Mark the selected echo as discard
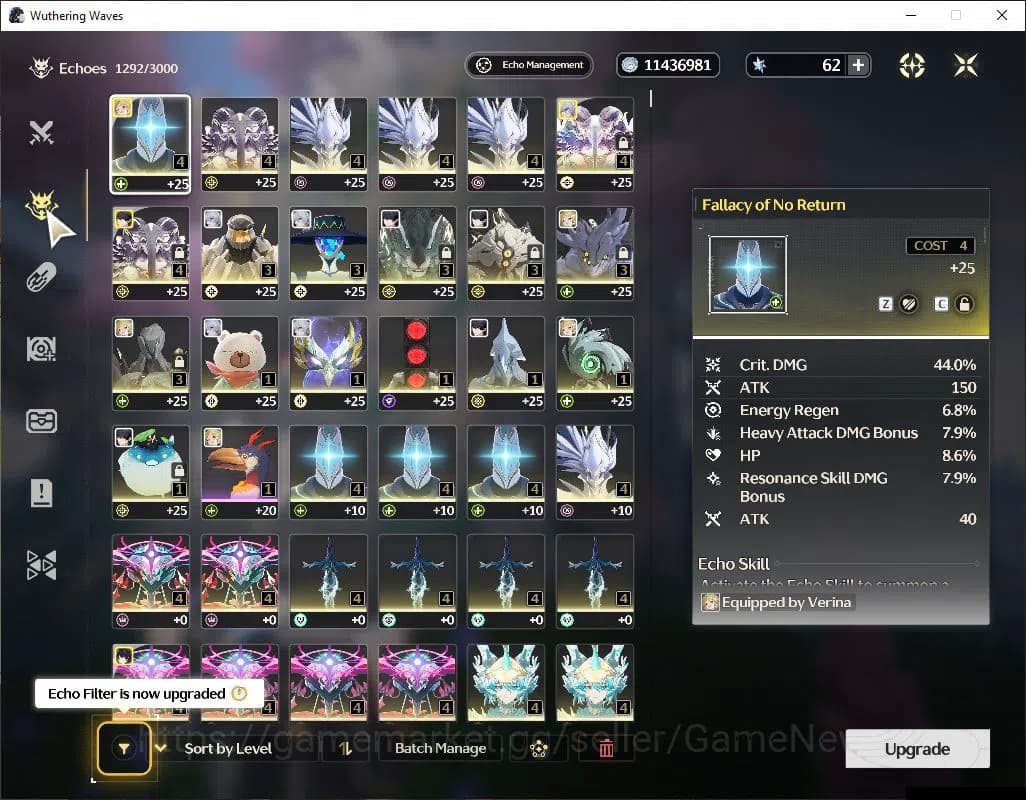 [908, 304]
